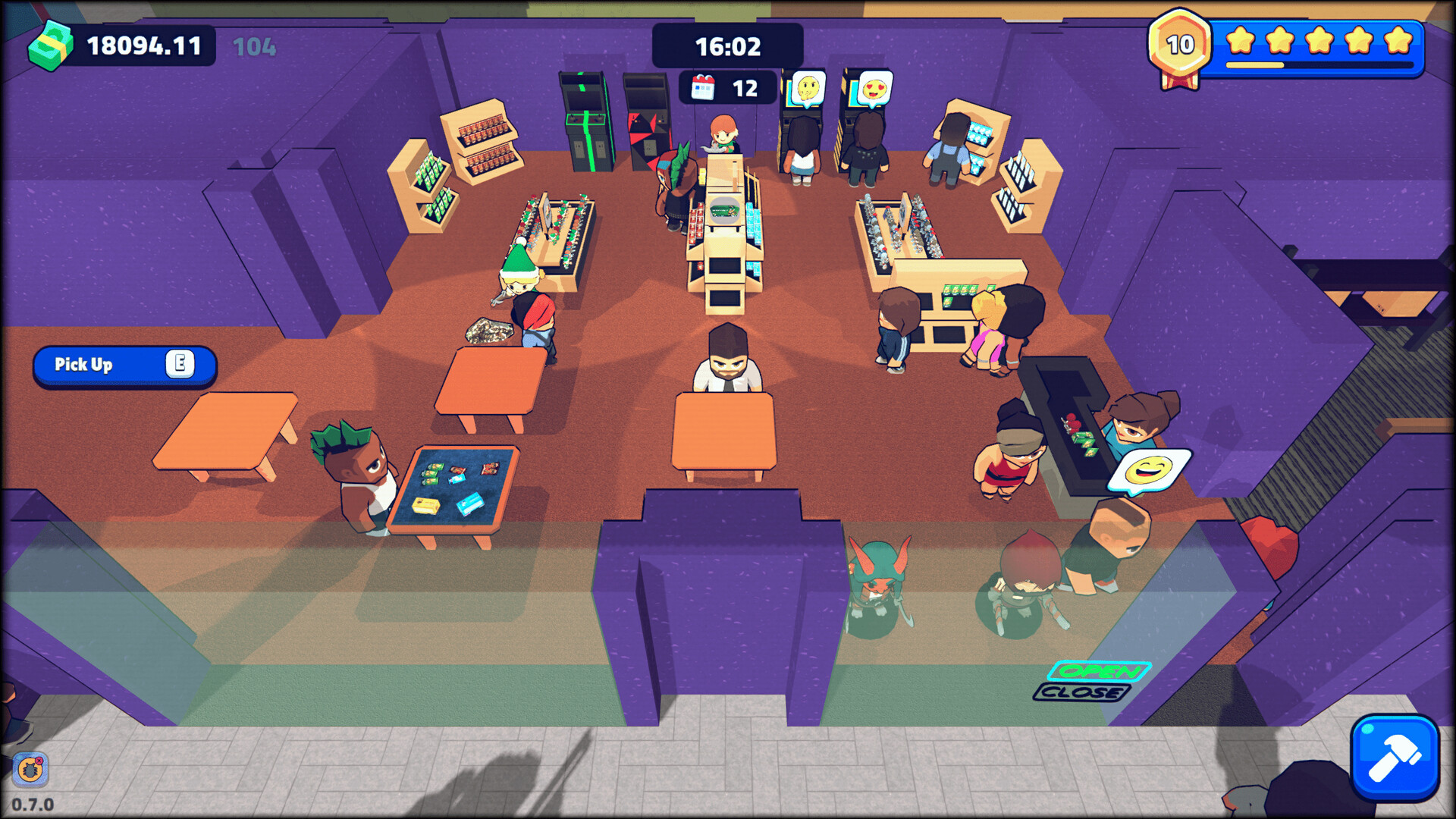This screenshot has width=1456, height=819.
Task: Click the third star in the rating row
Action: pyautogui.click(x=1318, y=41)
